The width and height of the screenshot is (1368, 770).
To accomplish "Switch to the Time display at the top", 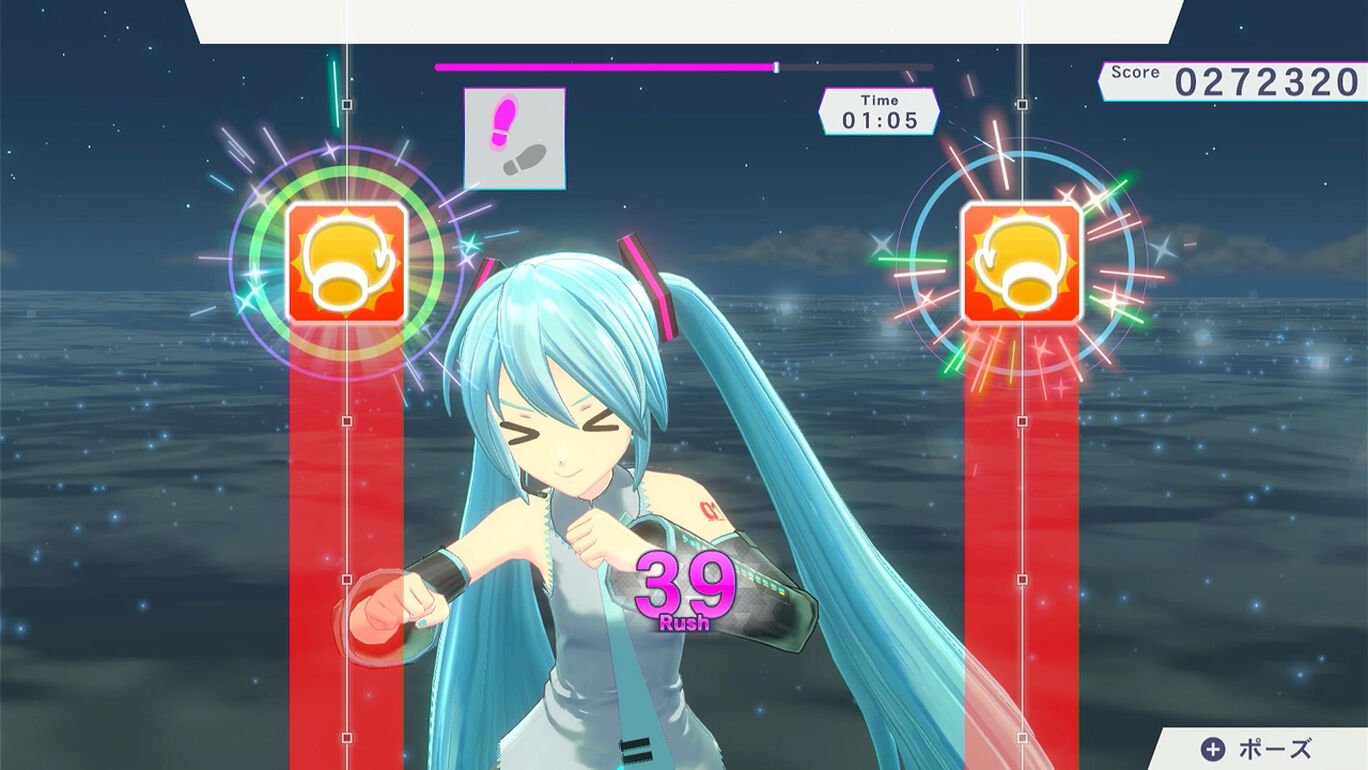I will click(x=878, y=108).
